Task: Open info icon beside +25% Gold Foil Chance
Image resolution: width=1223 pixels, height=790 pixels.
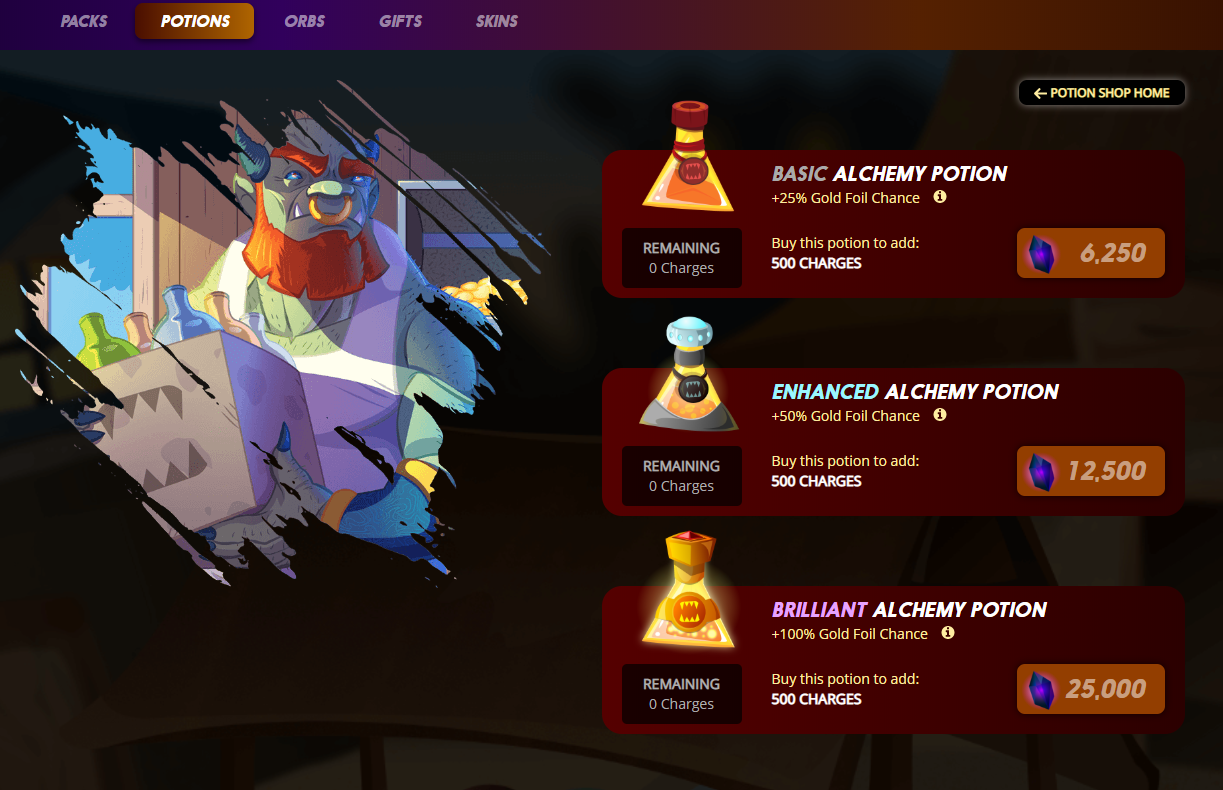Action: coord(940,197)
